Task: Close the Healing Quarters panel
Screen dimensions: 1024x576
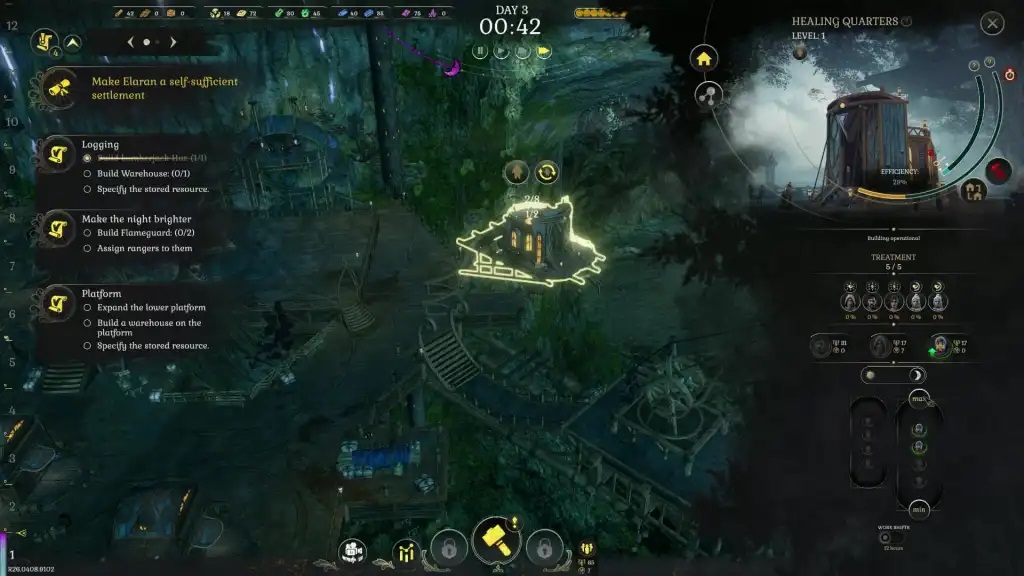Action: [x=991, y=24]
